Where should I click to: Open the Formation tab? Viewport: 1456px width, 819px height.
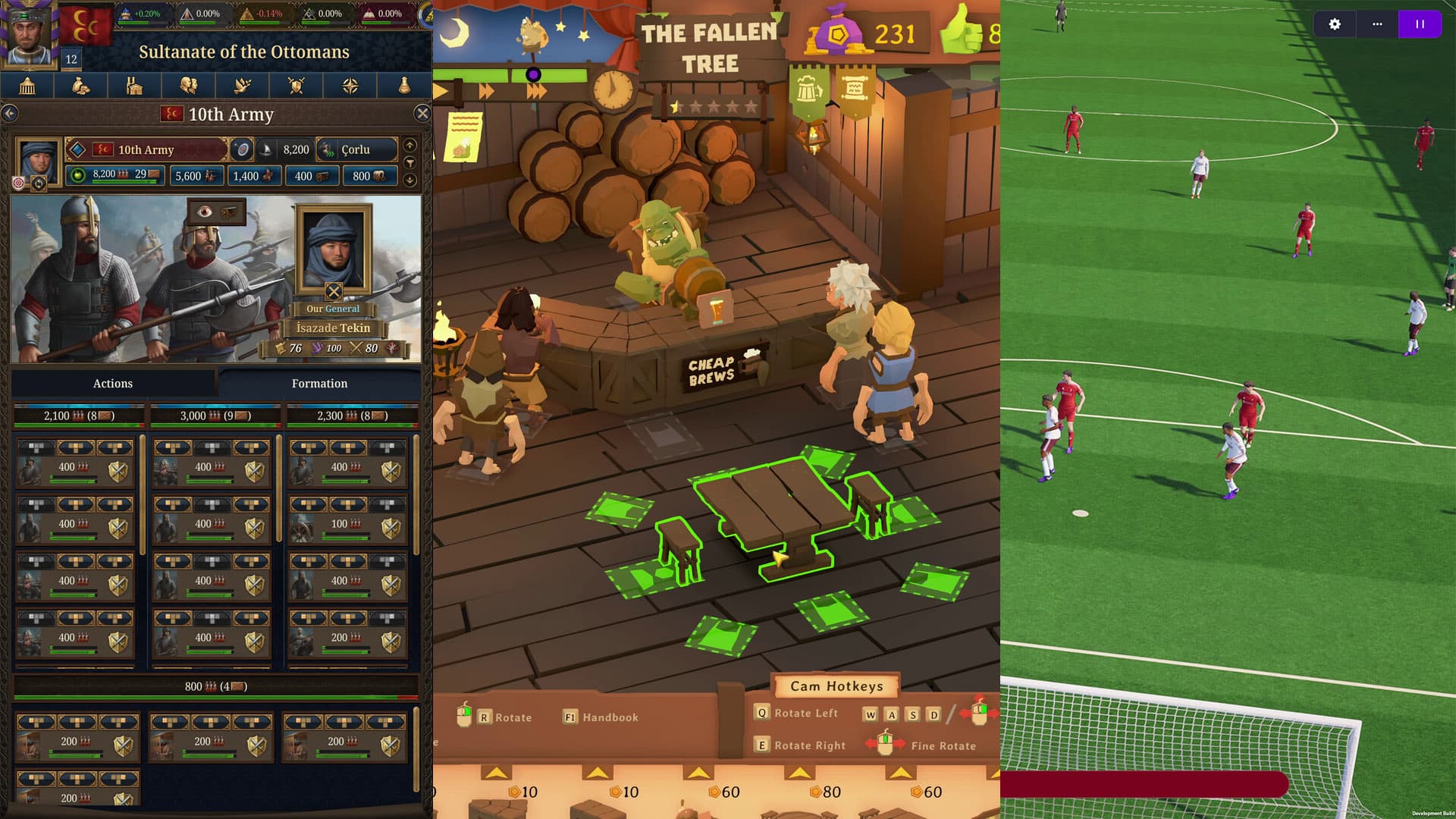[318, 383]
